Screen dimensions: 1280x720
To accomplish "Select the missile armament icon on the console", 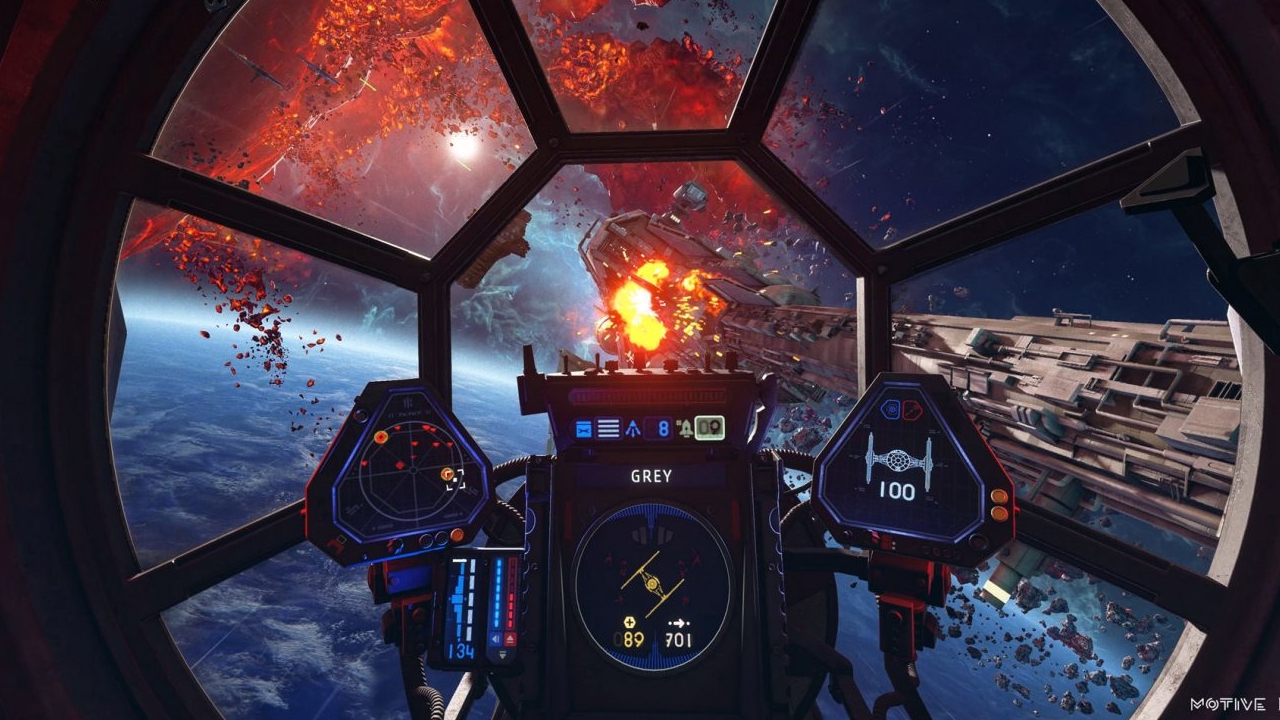I will pyautogui.click(x=583, y=427).
